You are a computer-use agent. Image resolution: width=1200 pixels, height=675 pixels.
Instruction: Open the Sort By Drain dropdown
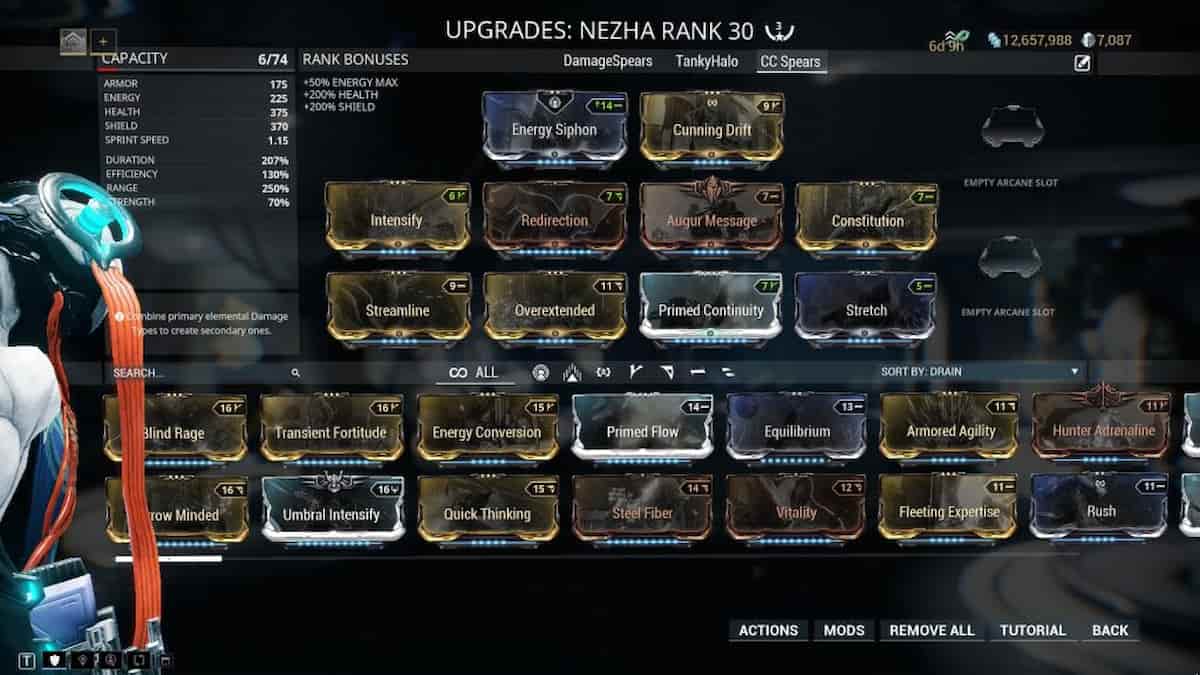coord(980,372)
